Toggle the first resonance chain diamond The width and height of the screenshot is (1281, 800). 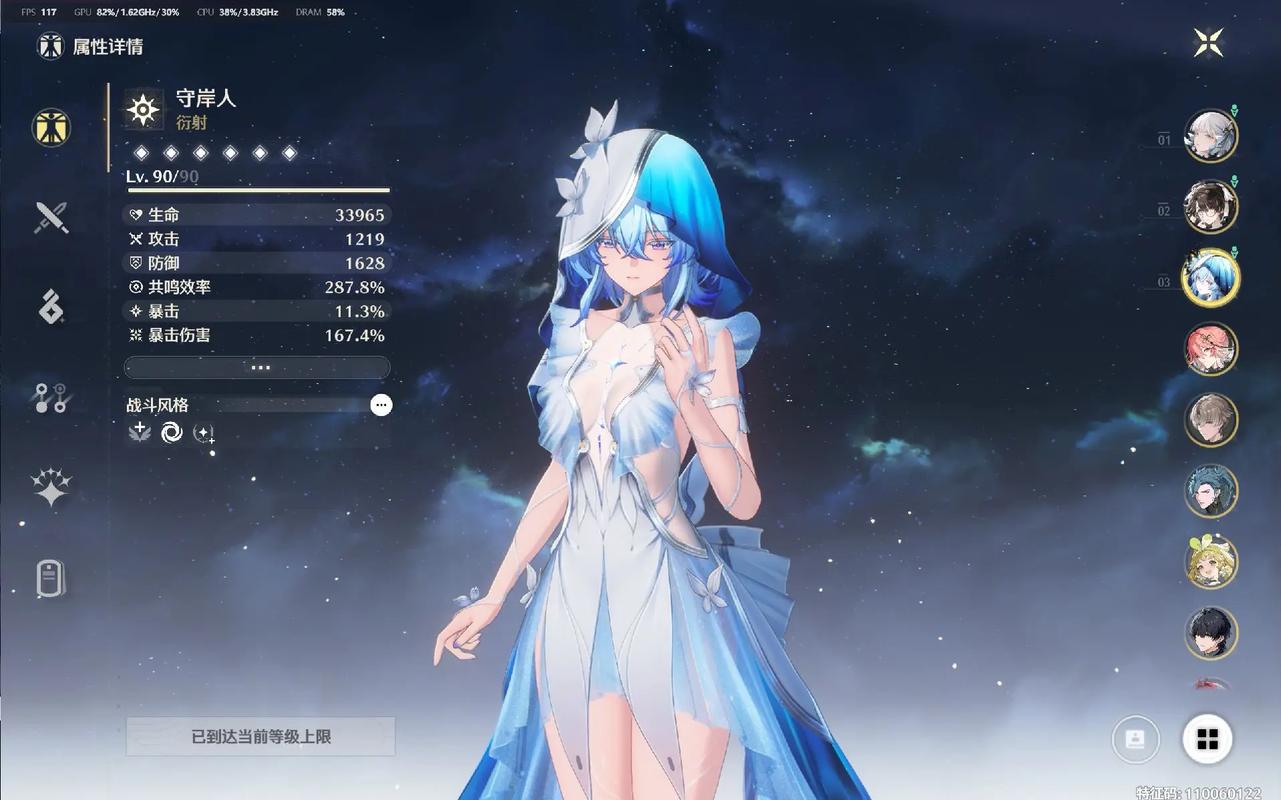pos(141,152)
